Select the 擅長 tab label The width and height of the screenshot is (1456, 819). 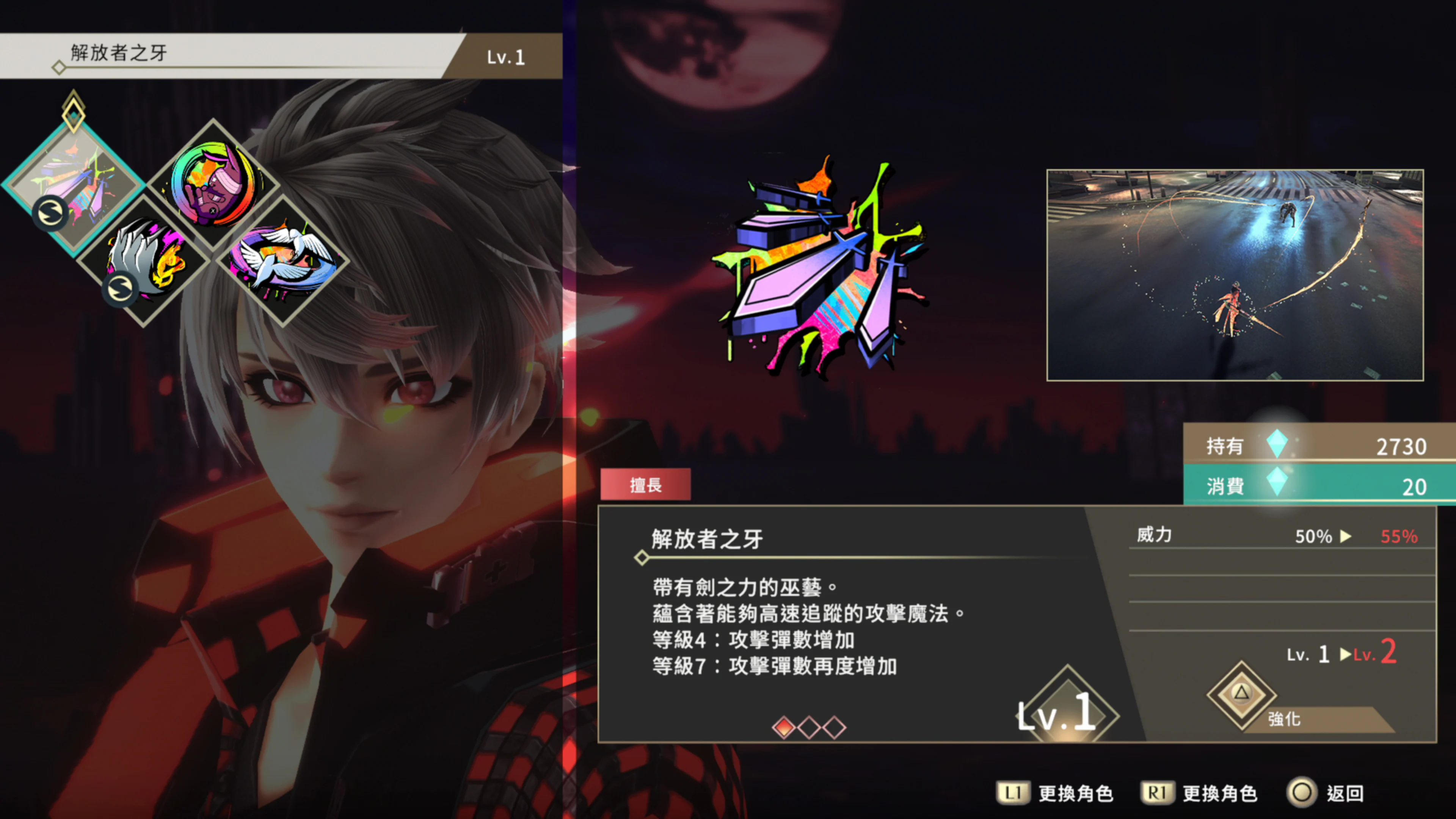[x=645, y=485]
